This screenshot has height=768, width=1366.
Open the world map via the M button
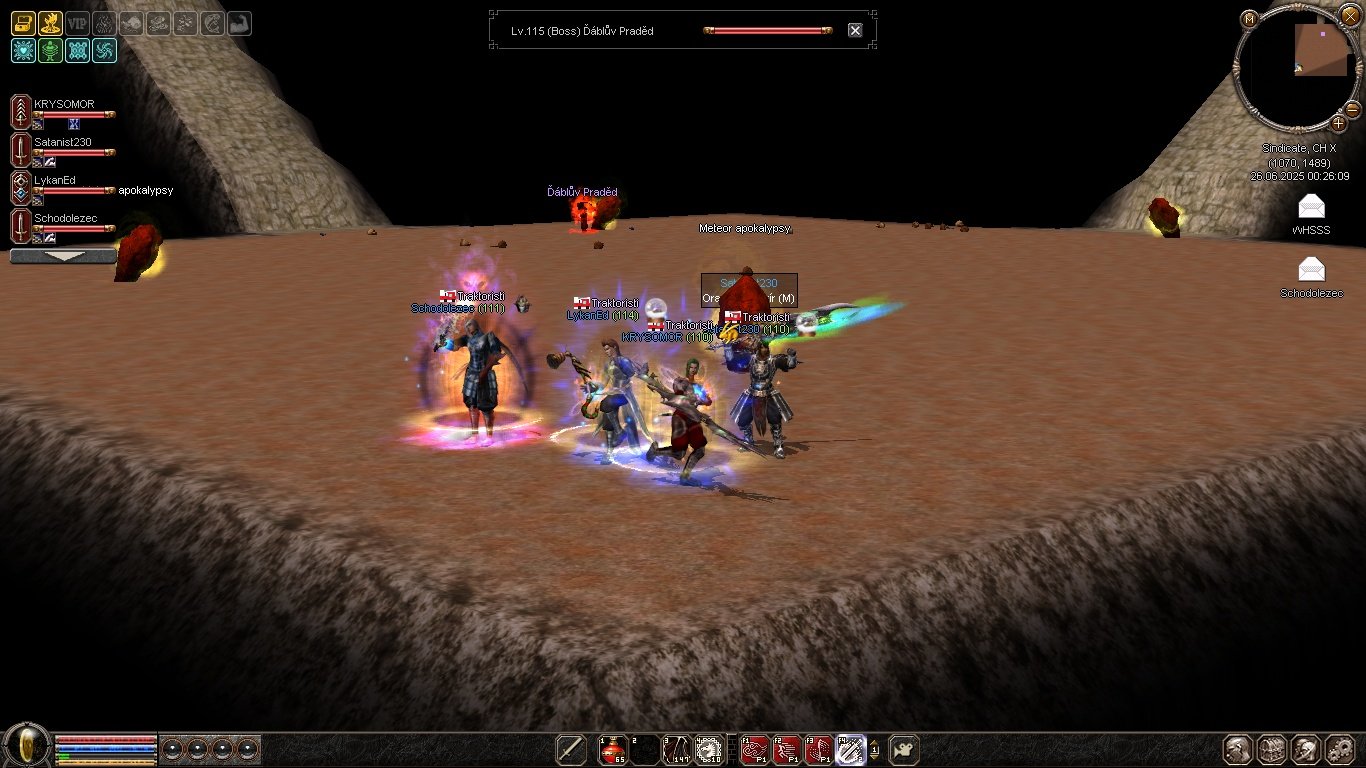tap(1249, 19)
